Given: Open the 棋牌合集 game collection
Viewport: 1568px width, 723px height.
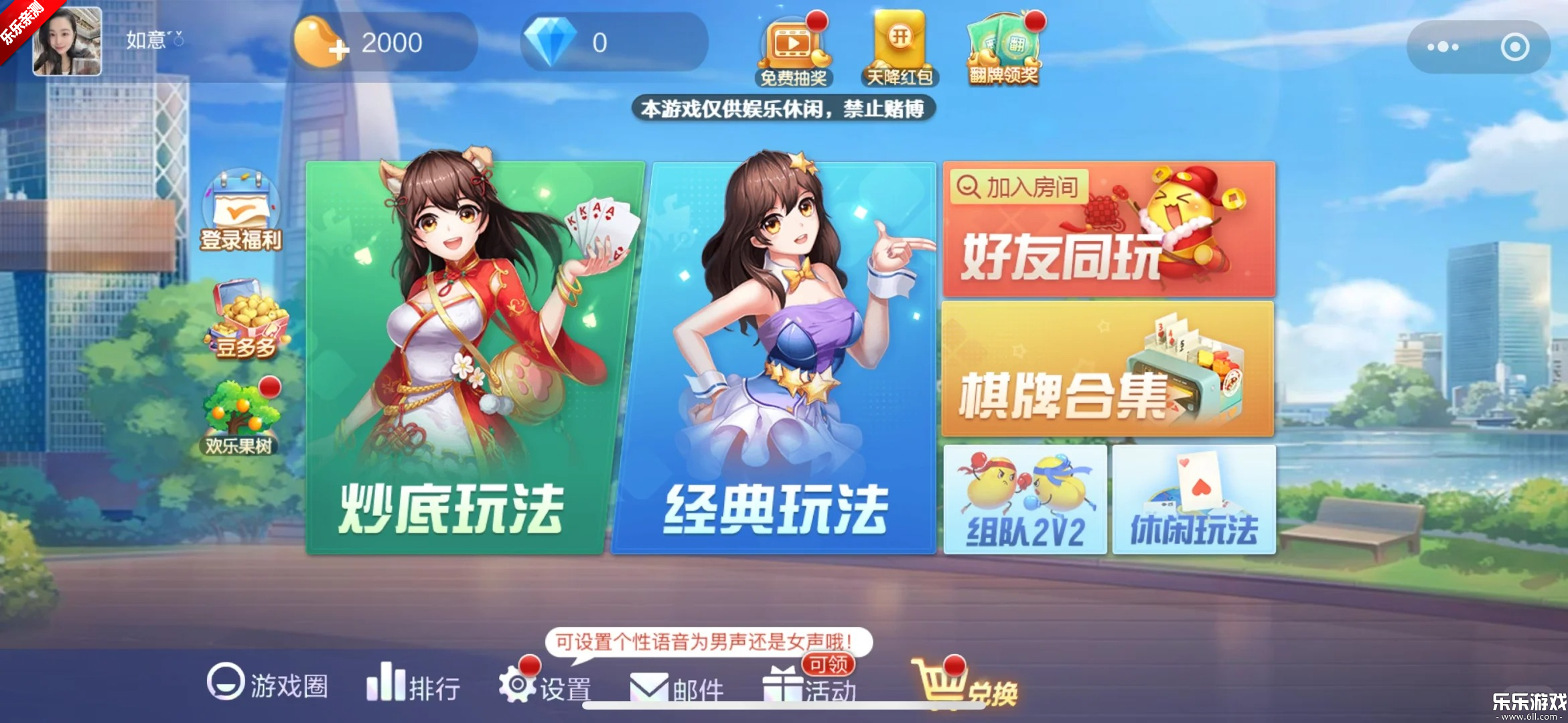Looking at the screenshot, I should (x=1108, y=368).
